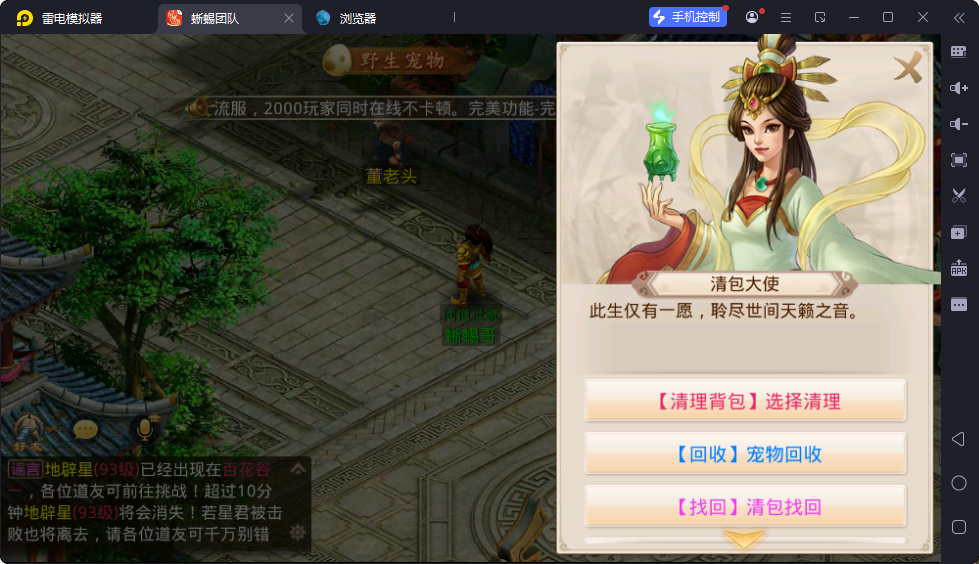This screenshot has width=979, height=564.
Task: Select the 【回收】宠物回收 option
Action: (745, 454)
